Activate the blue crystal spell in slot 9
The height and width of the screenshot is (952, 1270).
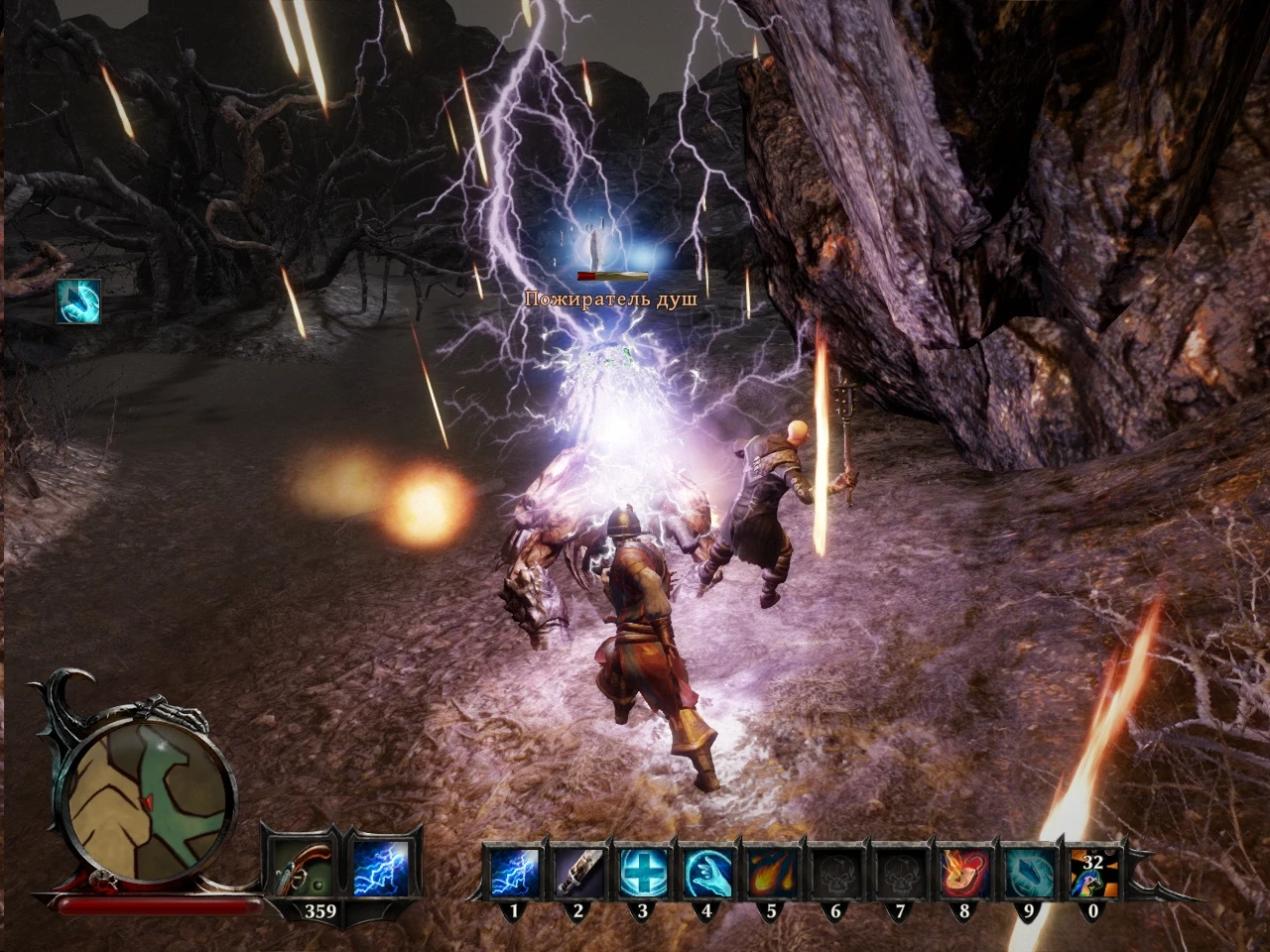(x=1029, y=873)
